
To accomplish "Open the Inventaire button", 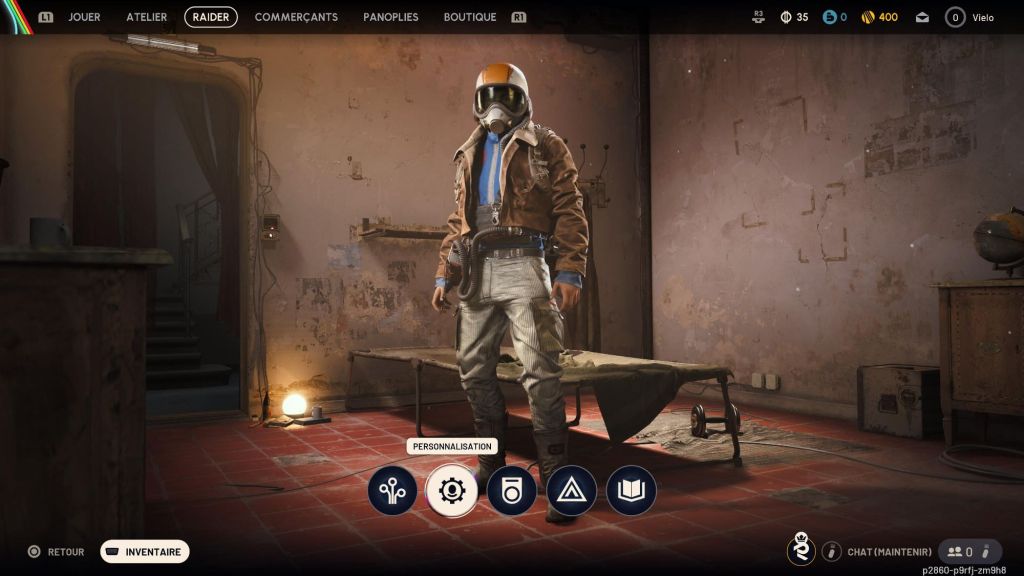I will click(145, 551).
